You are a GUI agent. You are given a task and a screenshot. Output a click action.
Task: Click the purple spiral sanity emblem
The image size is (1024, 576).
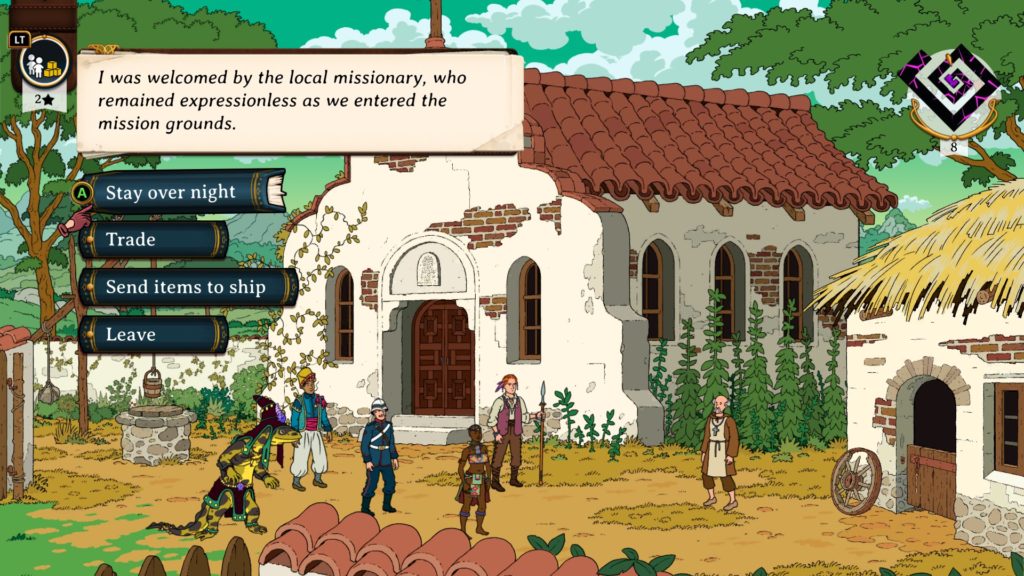(x=948, y=89)
